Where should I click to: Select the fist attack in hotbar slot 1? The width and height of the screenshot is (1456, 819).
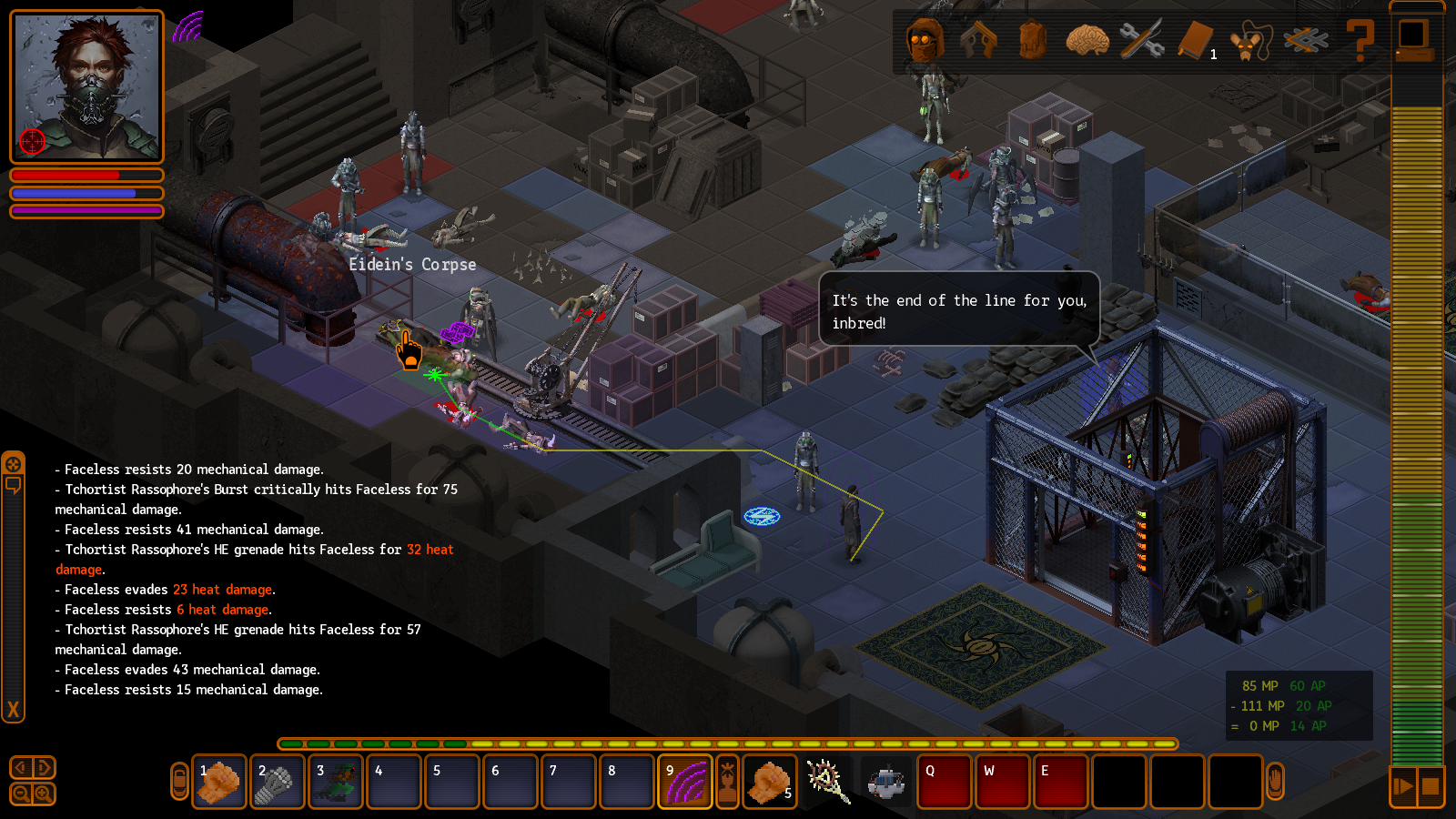coord(219,782)
